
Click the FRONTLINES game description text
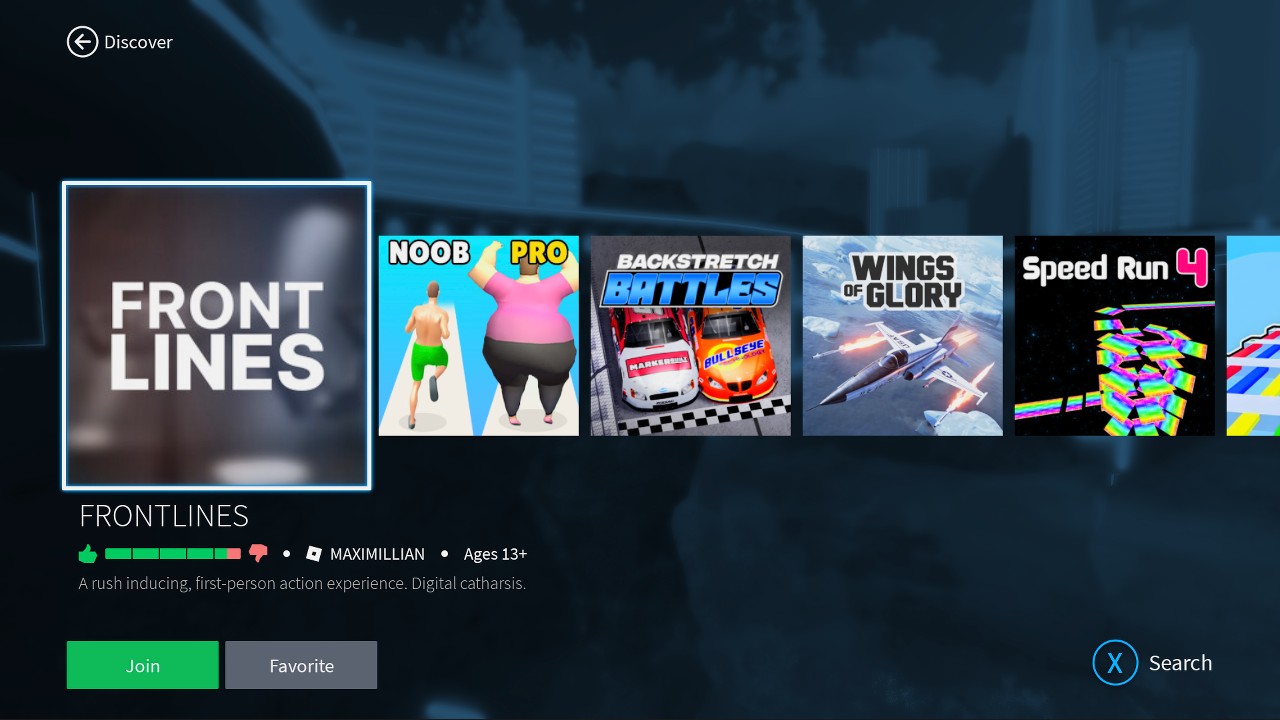302,582
